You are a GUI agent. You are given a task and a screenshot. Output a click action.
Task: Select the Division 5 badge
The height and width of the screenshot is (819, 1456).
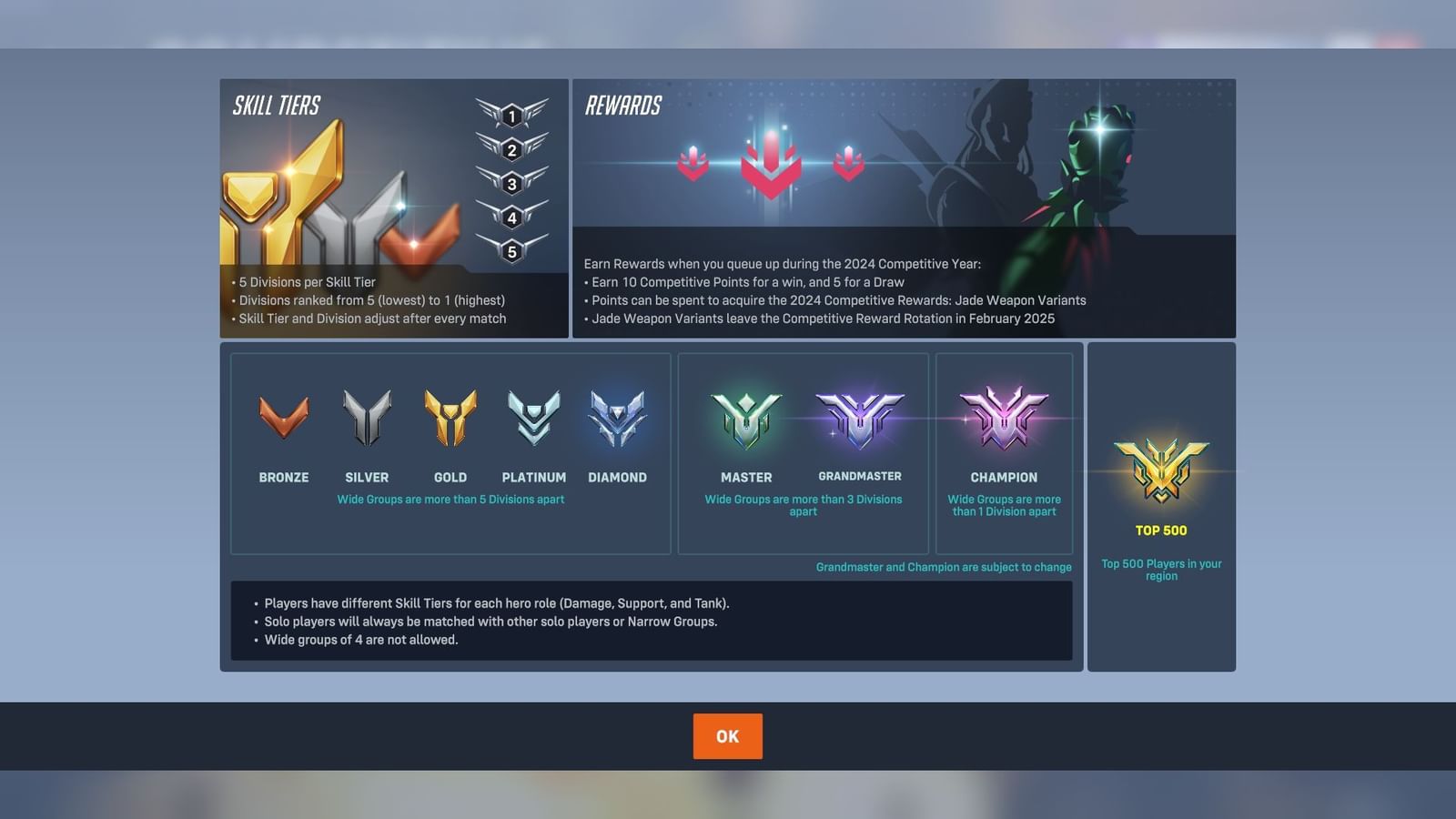click(x=511, y=251)
